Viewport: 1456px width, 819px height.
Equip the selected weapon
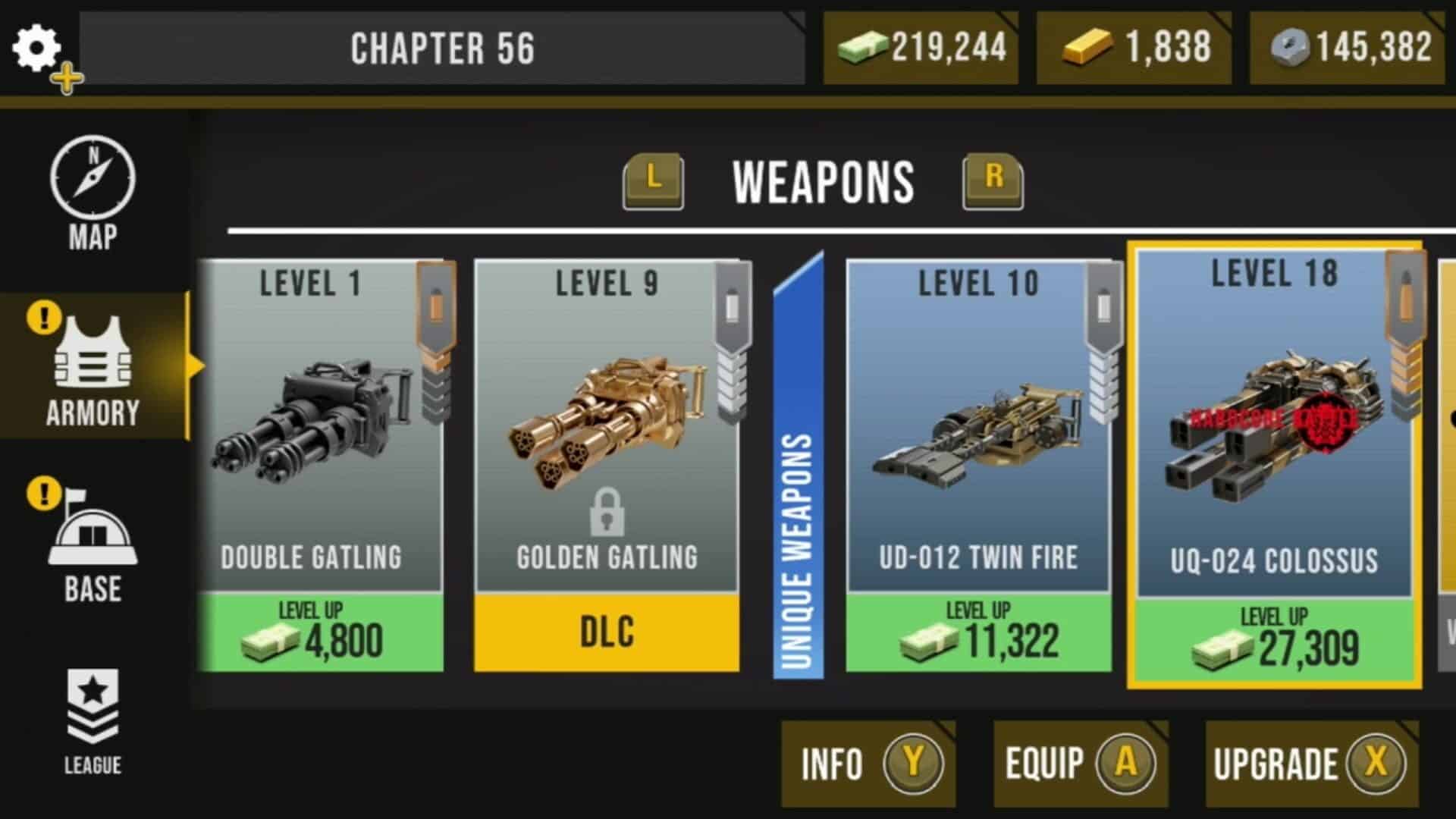pyautogui.click(x=1081, y=763)
